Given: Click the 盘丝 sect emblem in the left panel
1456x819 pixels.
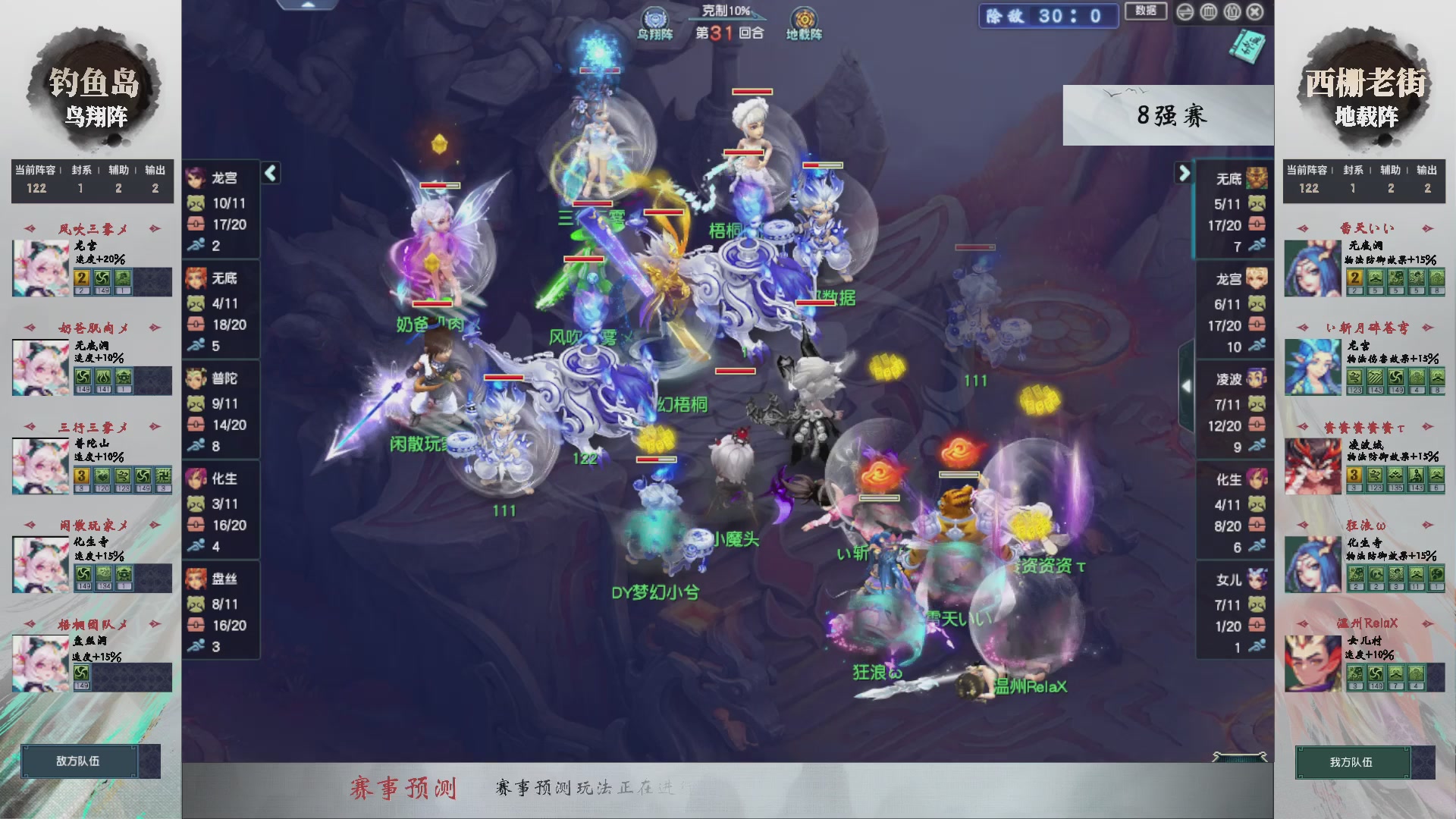Looking at the screenshot, I should 197,579.
